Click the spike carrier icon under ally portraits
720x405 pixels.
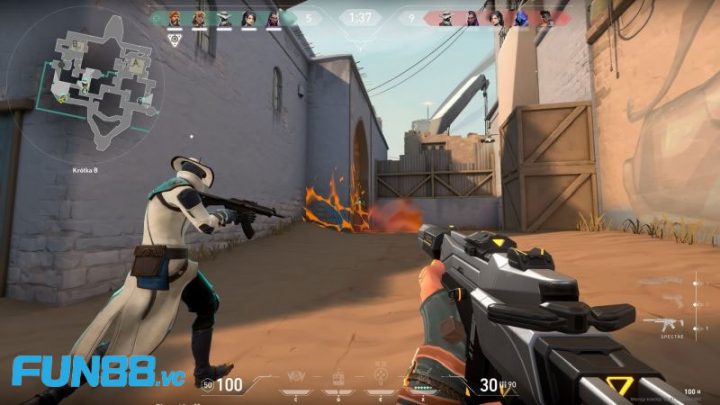coord(174,39)
